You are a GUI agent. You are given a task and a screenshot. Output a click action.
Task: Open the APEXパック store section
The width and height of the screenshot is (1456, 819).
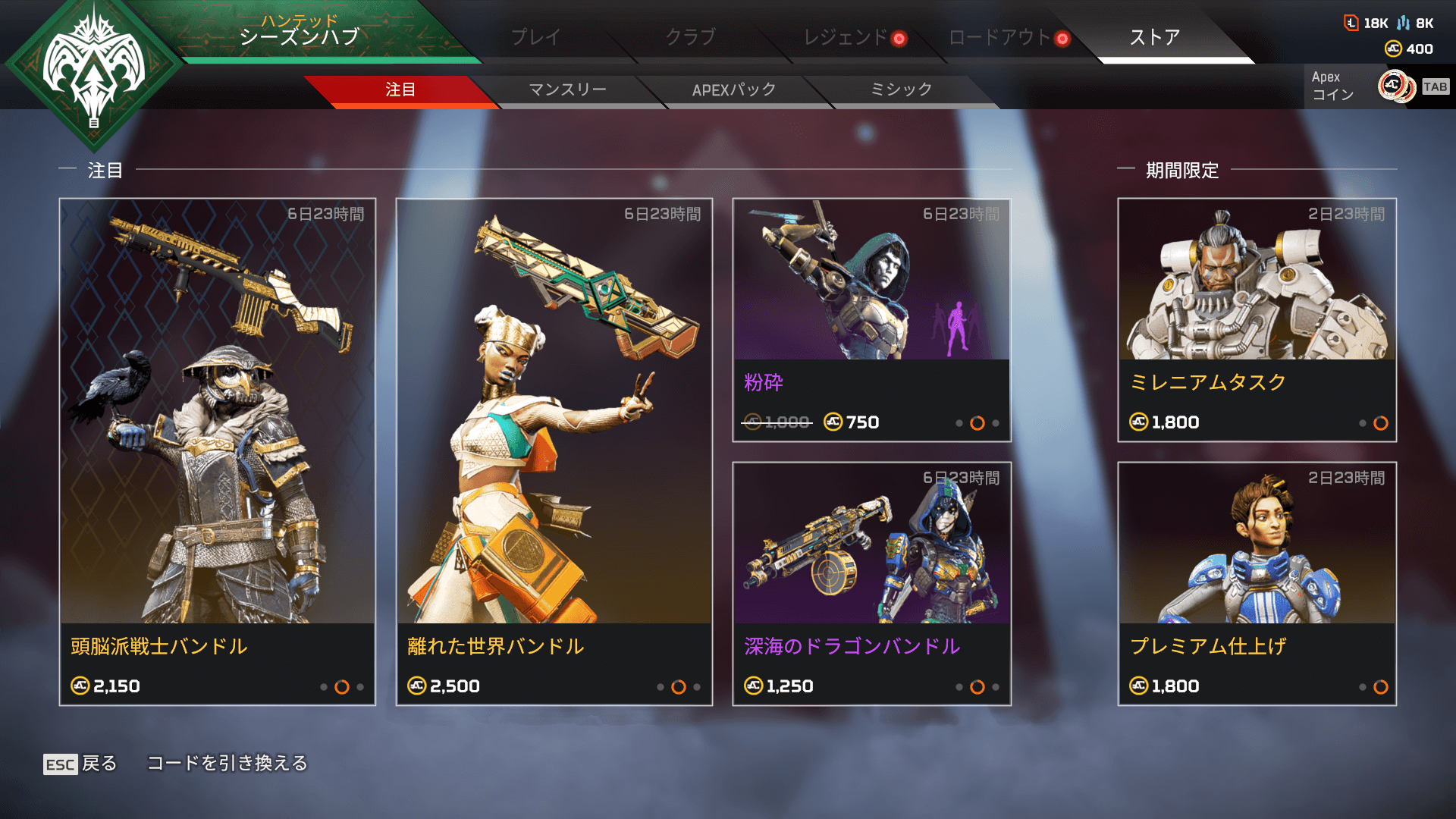(x=734, y=89)
